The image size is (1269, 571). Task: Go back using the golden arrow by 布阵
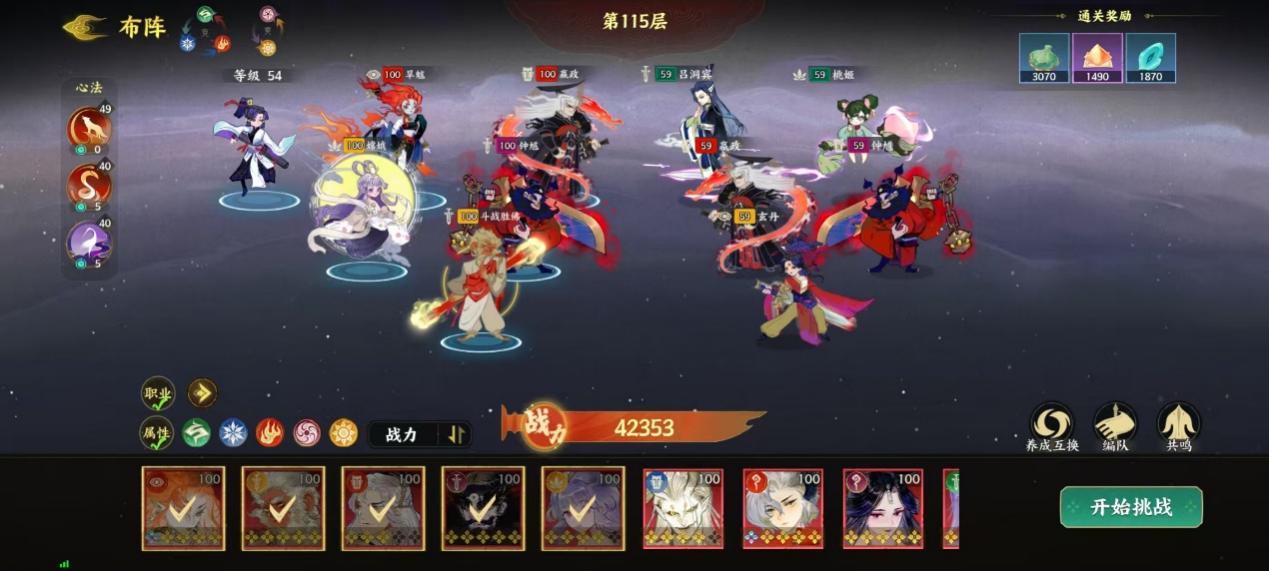[86, 27]
